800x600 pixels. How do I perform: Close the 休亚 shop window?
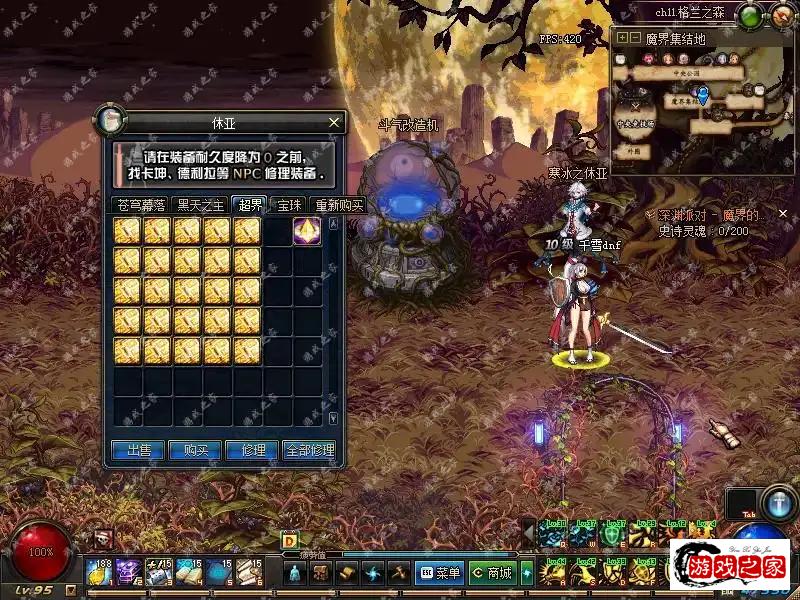pyautogui.click(x=335, y=123)
